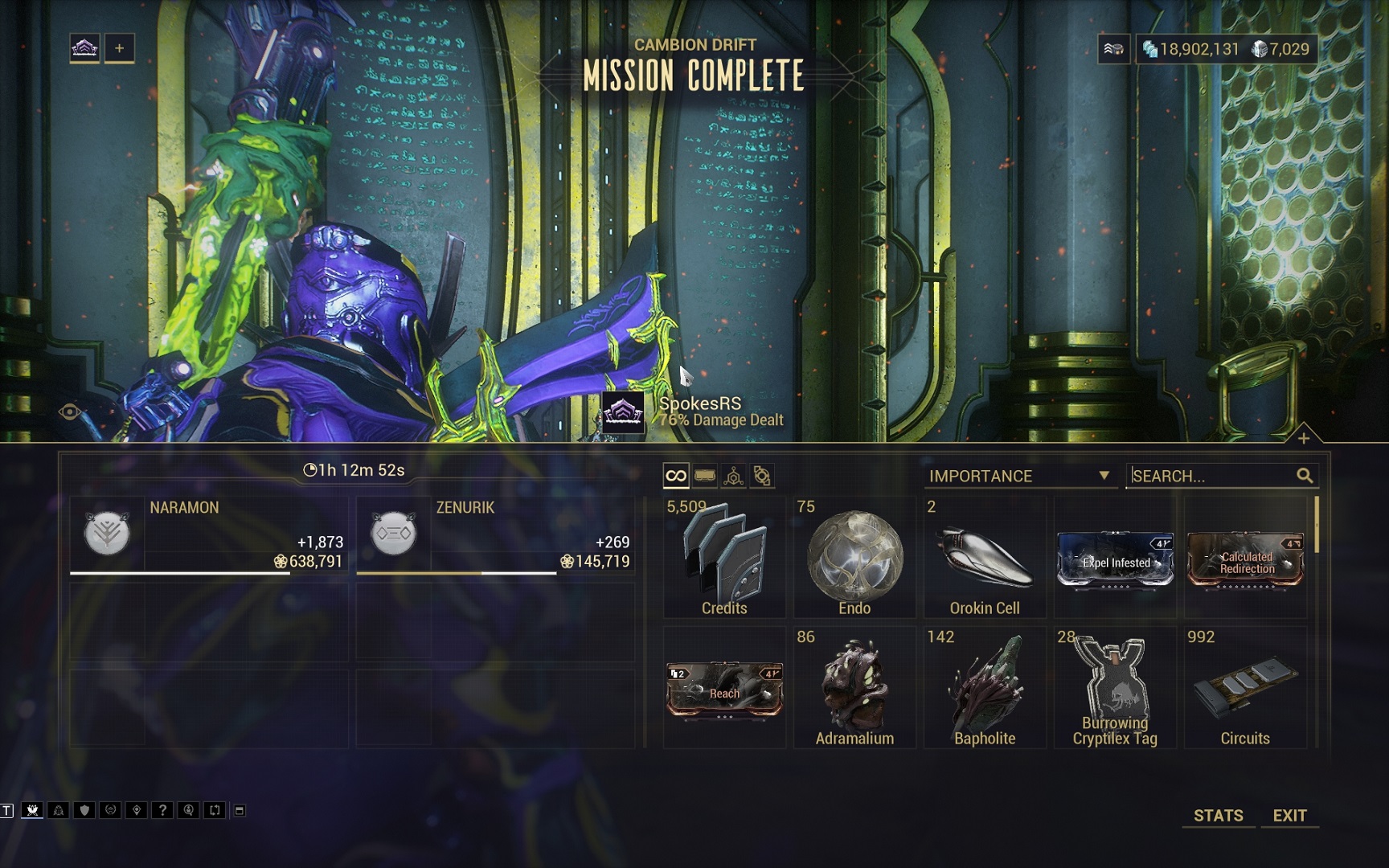Open the question mark chat tab

162,810
